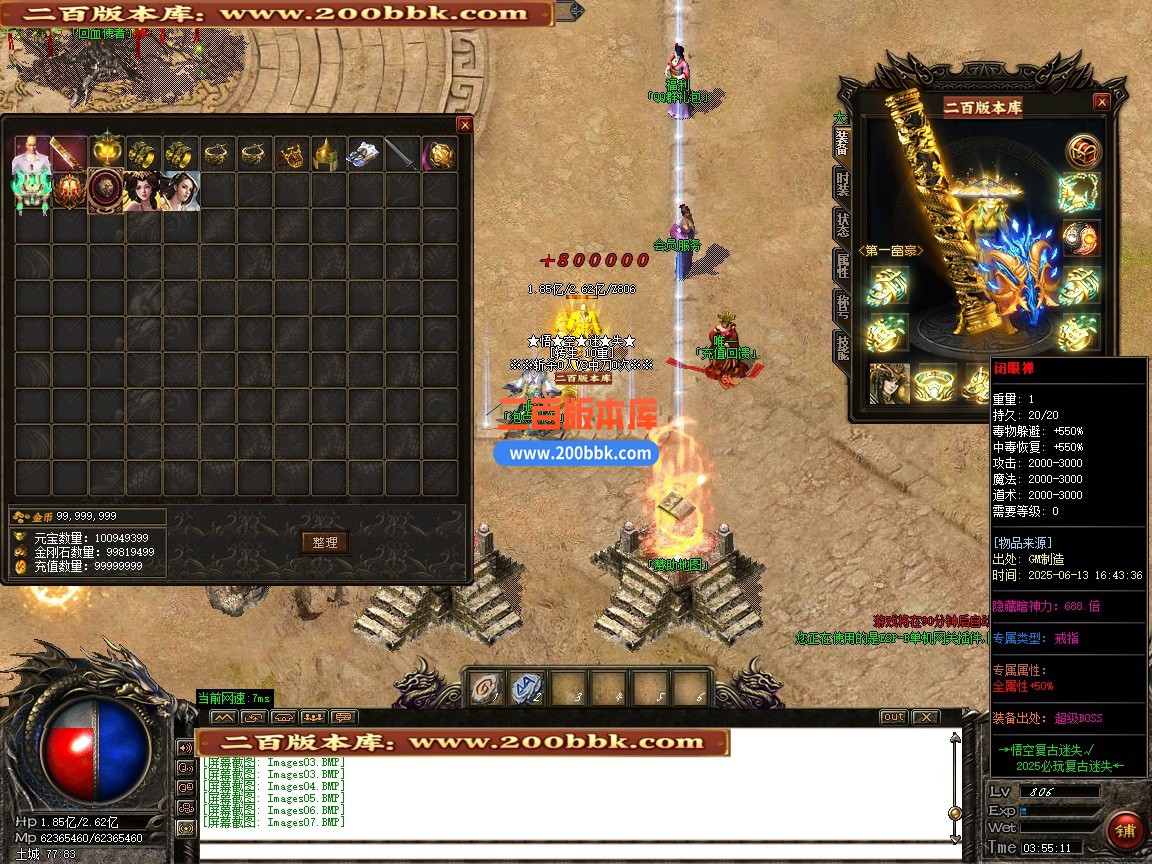The width and height of the screenshot is (1152, 864).
Task: Pick the golden trophy cup item
Action: pos(107,153)
